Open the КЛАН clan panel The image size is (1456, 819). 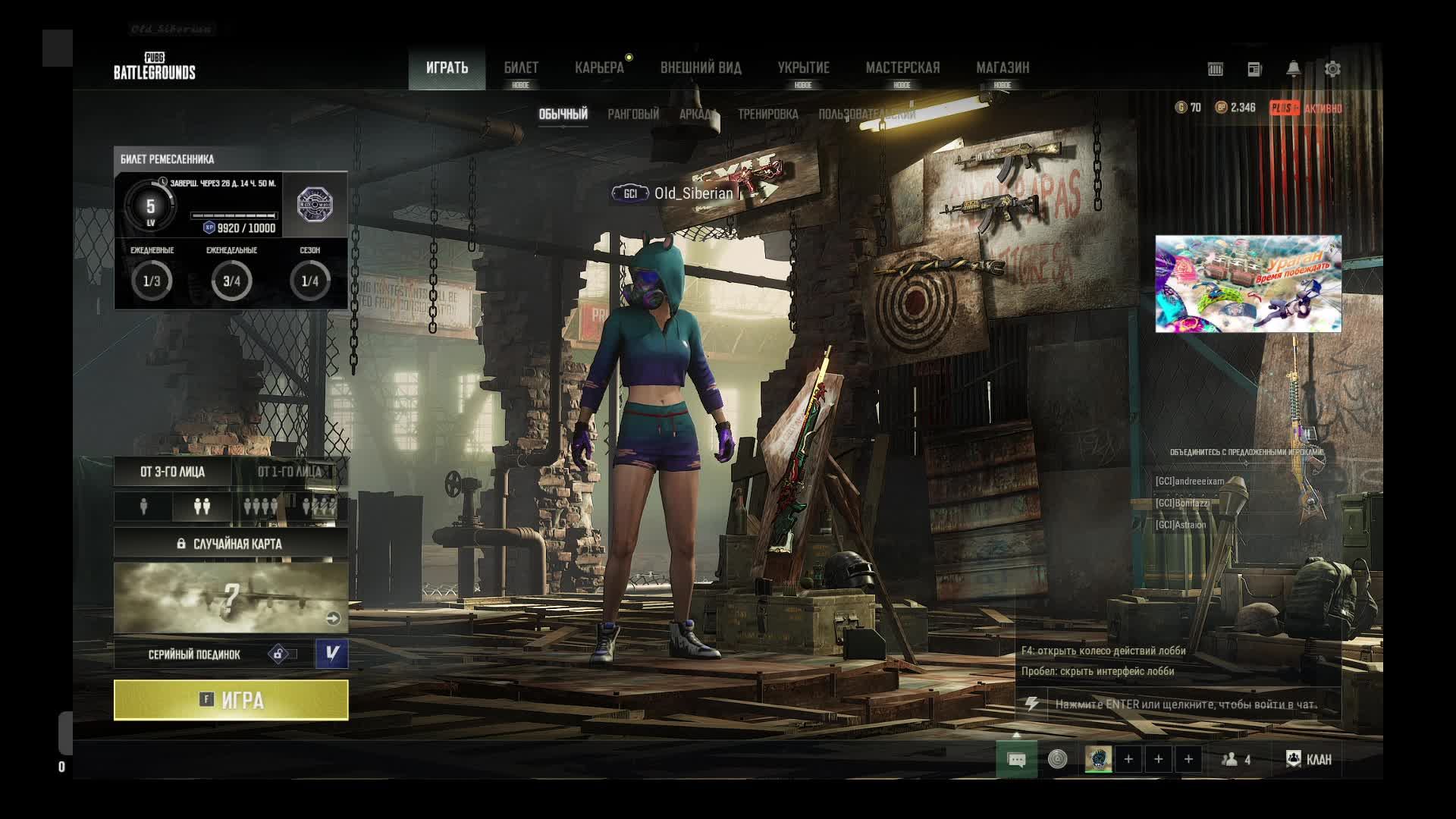click(x=1310, y=759)
